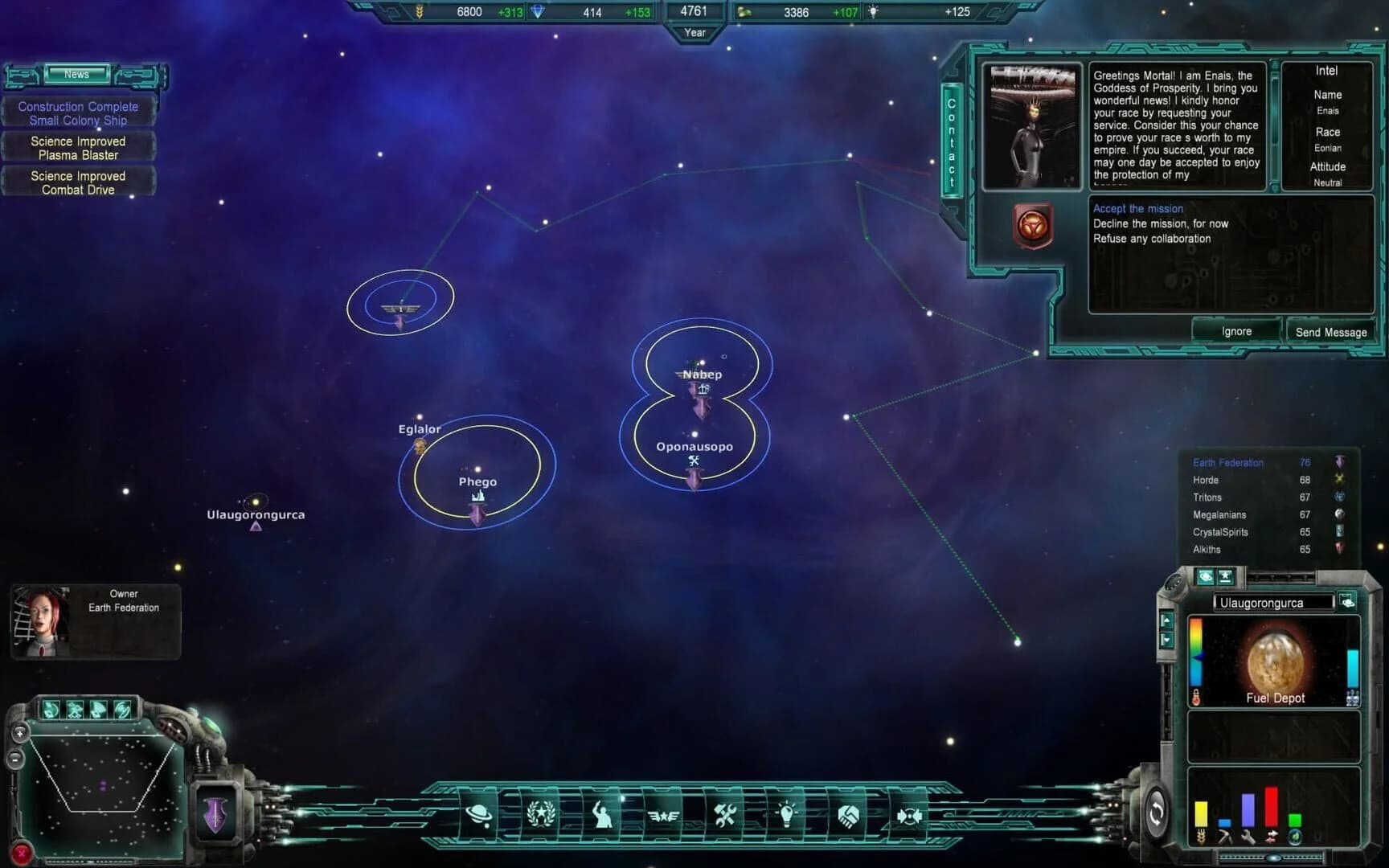The width and height of the screenshot is (1389, 868).
Task: Click the refresh rotate button near the minimap
Action: (1157, 813)
